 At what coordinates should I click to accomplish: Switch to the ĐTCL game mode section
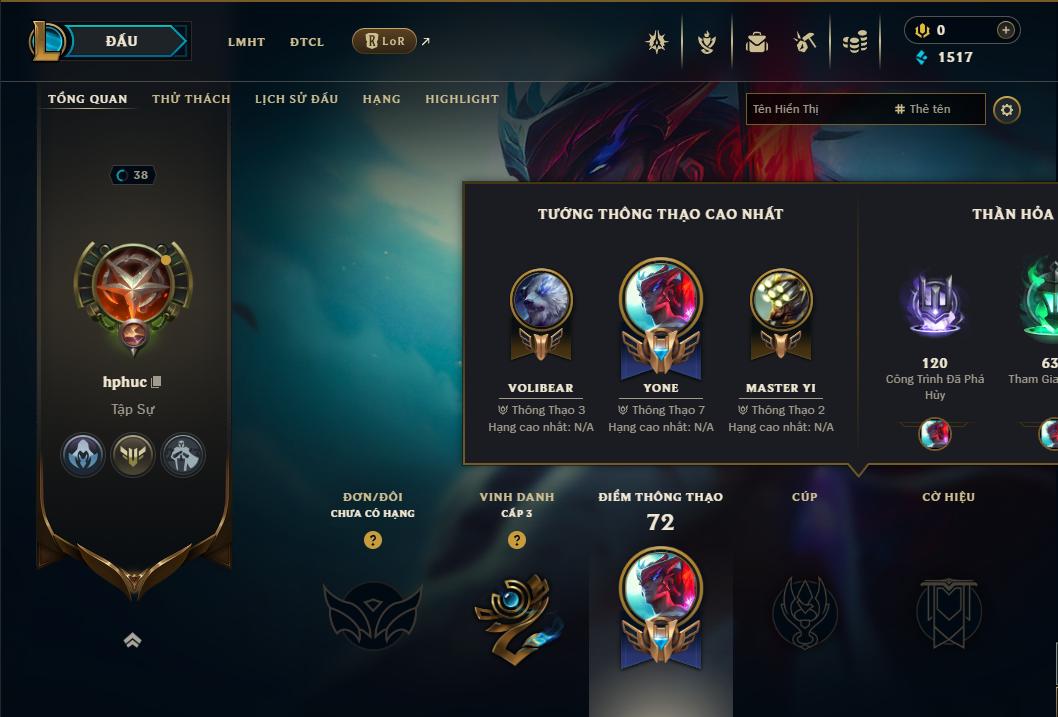307,42
